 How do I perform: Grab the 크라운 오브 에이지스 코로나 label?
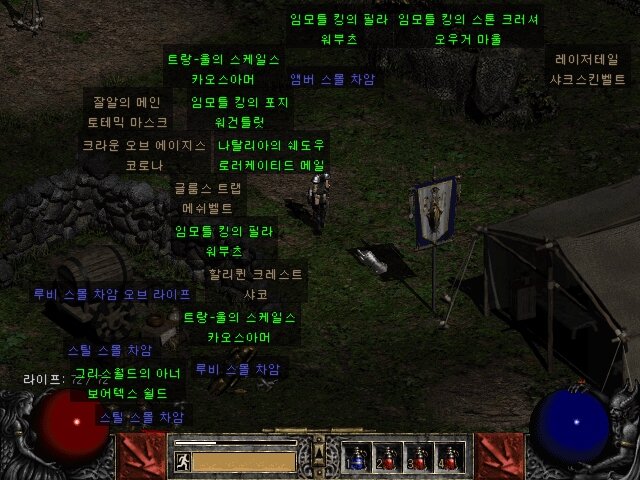(x=143, y=154)
